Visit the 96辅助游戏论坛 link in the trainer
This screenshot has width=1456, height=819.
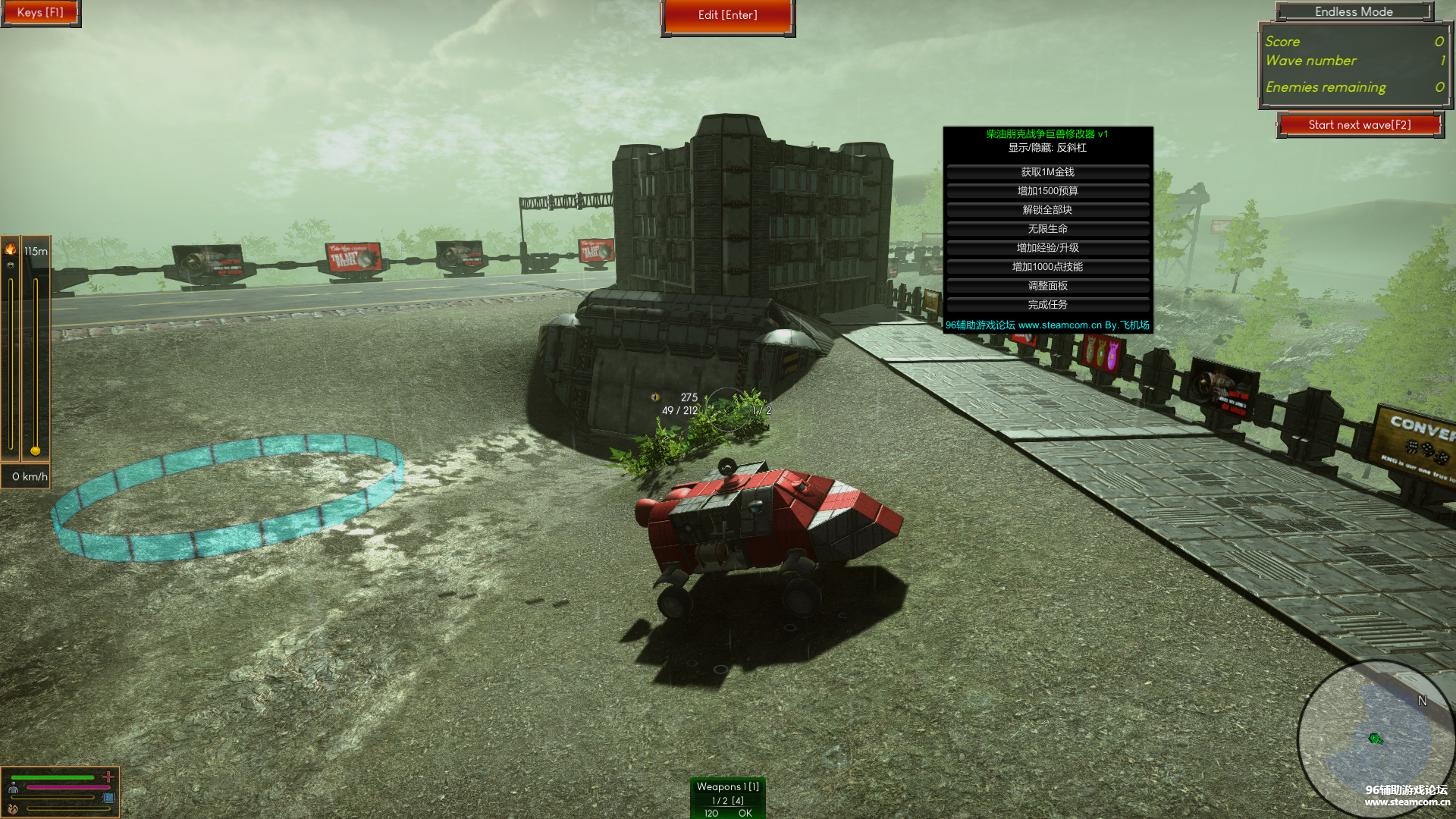[1046, 325]
